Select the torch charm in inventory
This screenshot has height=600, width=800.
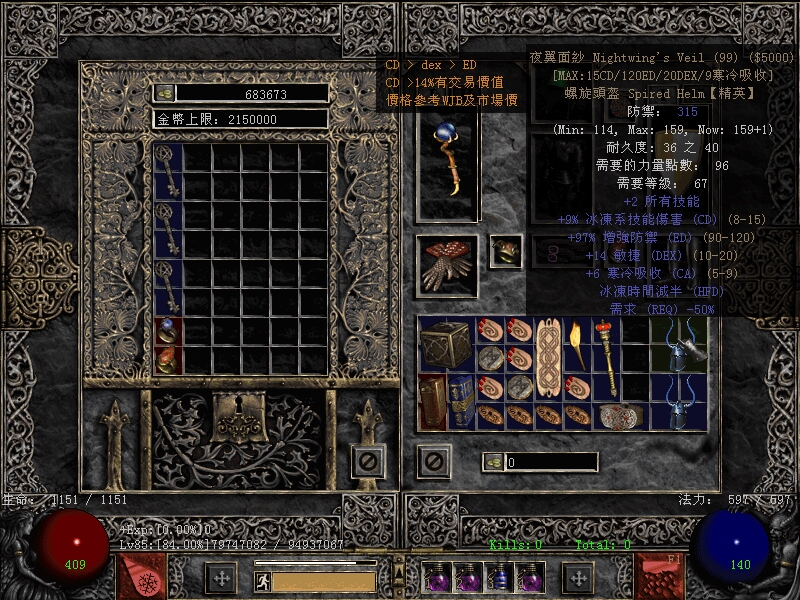[575, 344]
